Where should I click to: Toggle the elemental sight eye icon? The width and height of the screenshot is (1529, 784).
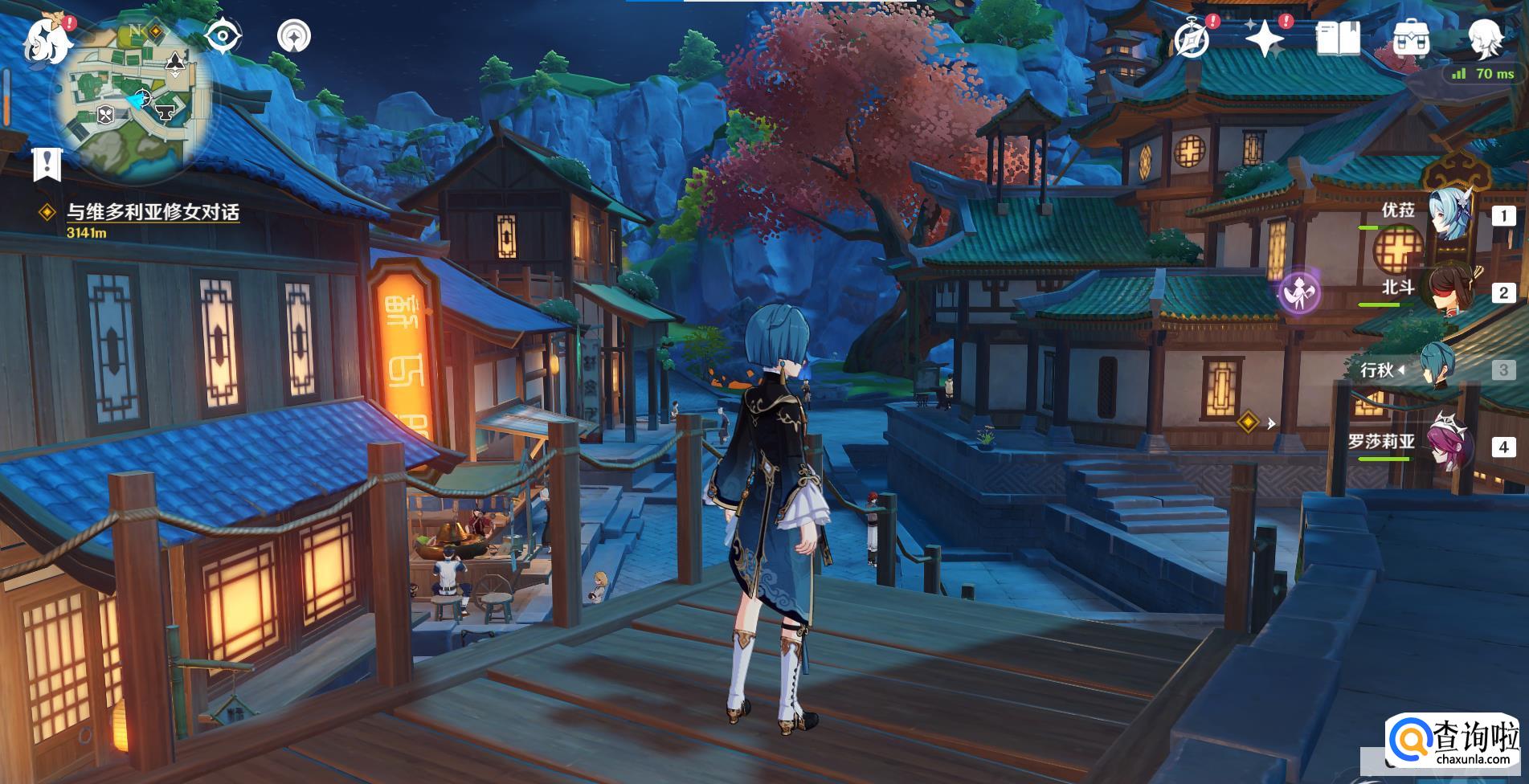(x=223, y=37)
